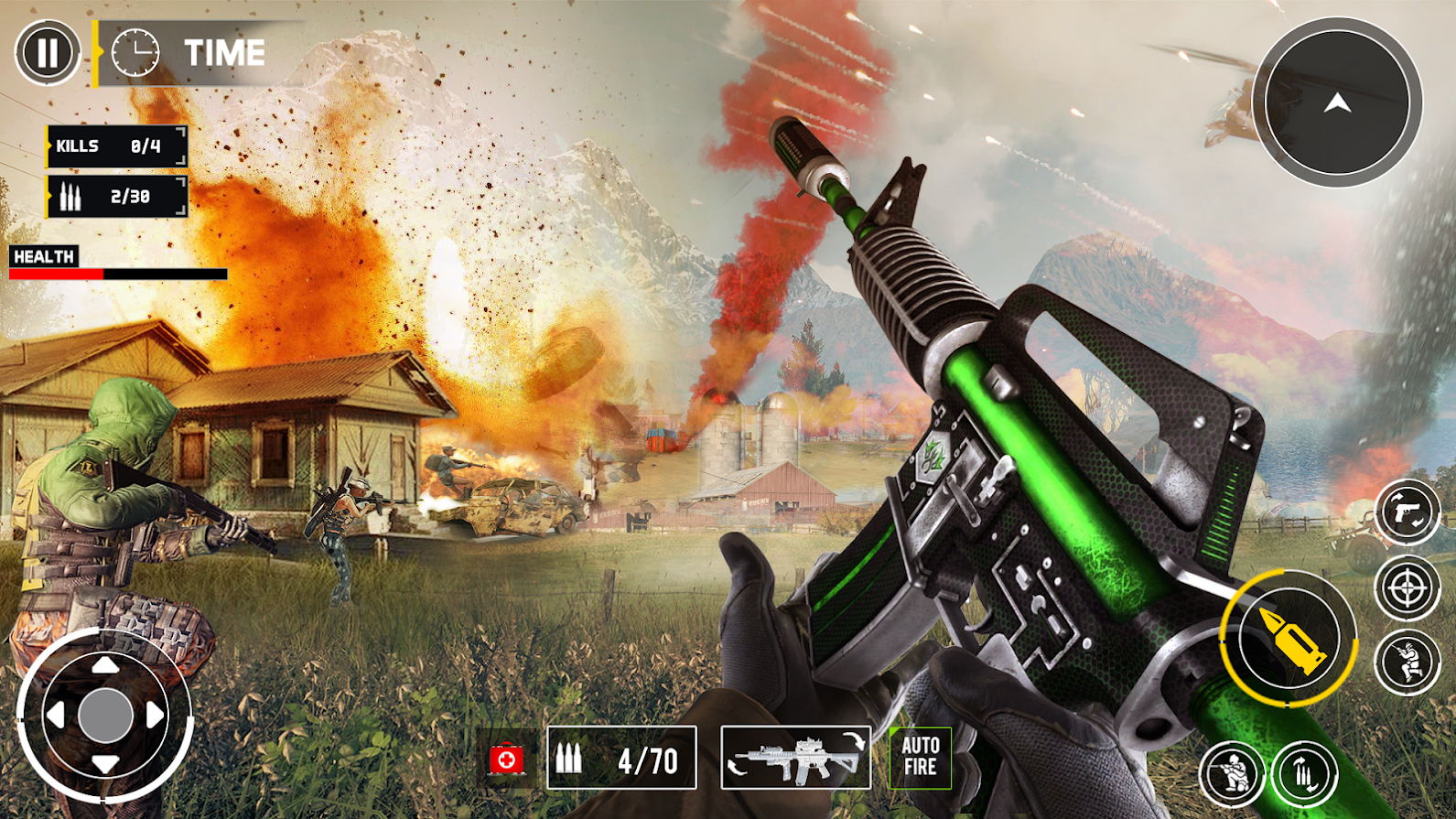Select the crosshair aim icon
The height and width of the screenshot is (819, 1456).
point(1407,587)
